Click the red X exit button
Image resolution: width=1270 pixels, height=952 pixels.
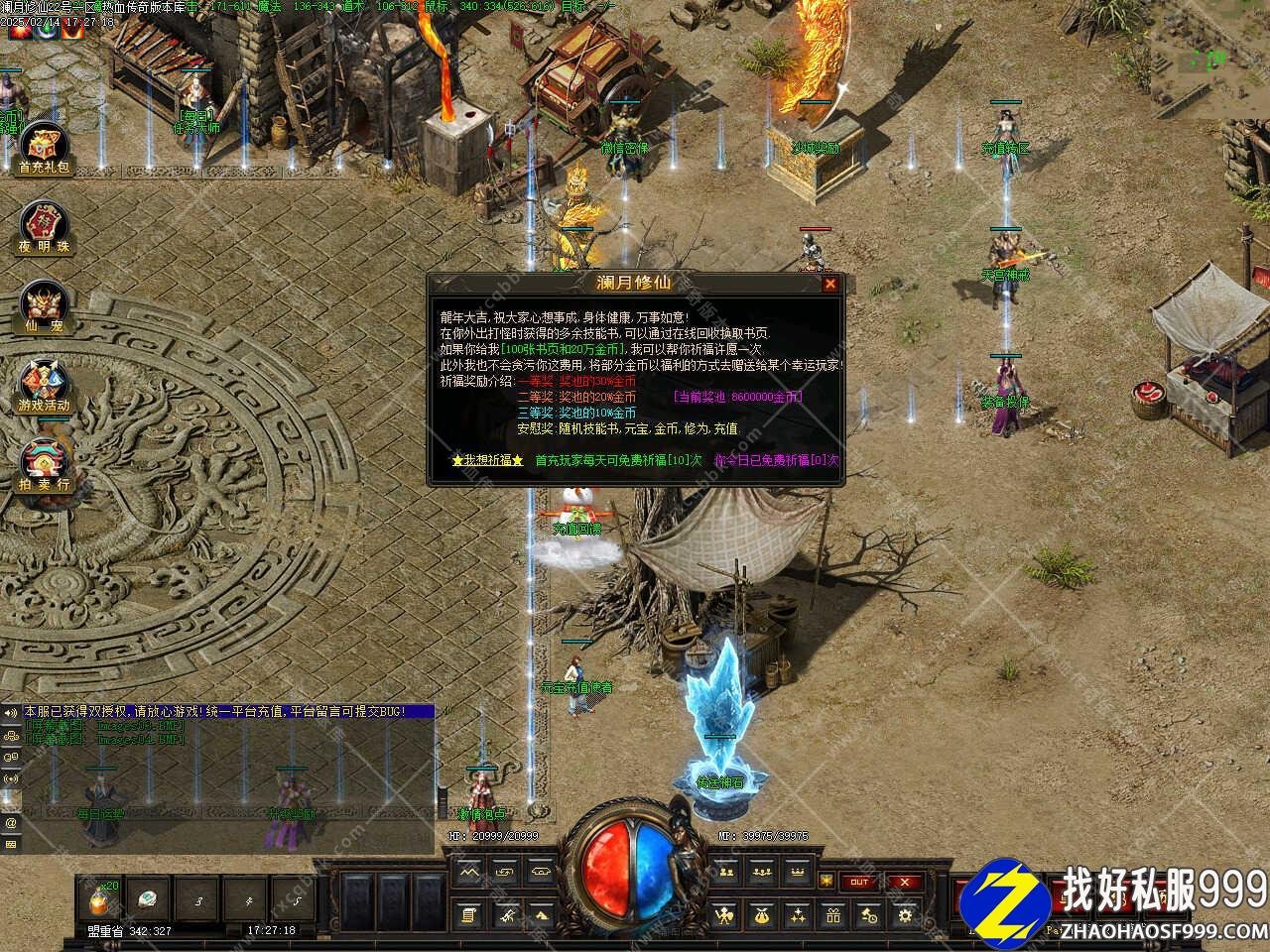[904, 882]
